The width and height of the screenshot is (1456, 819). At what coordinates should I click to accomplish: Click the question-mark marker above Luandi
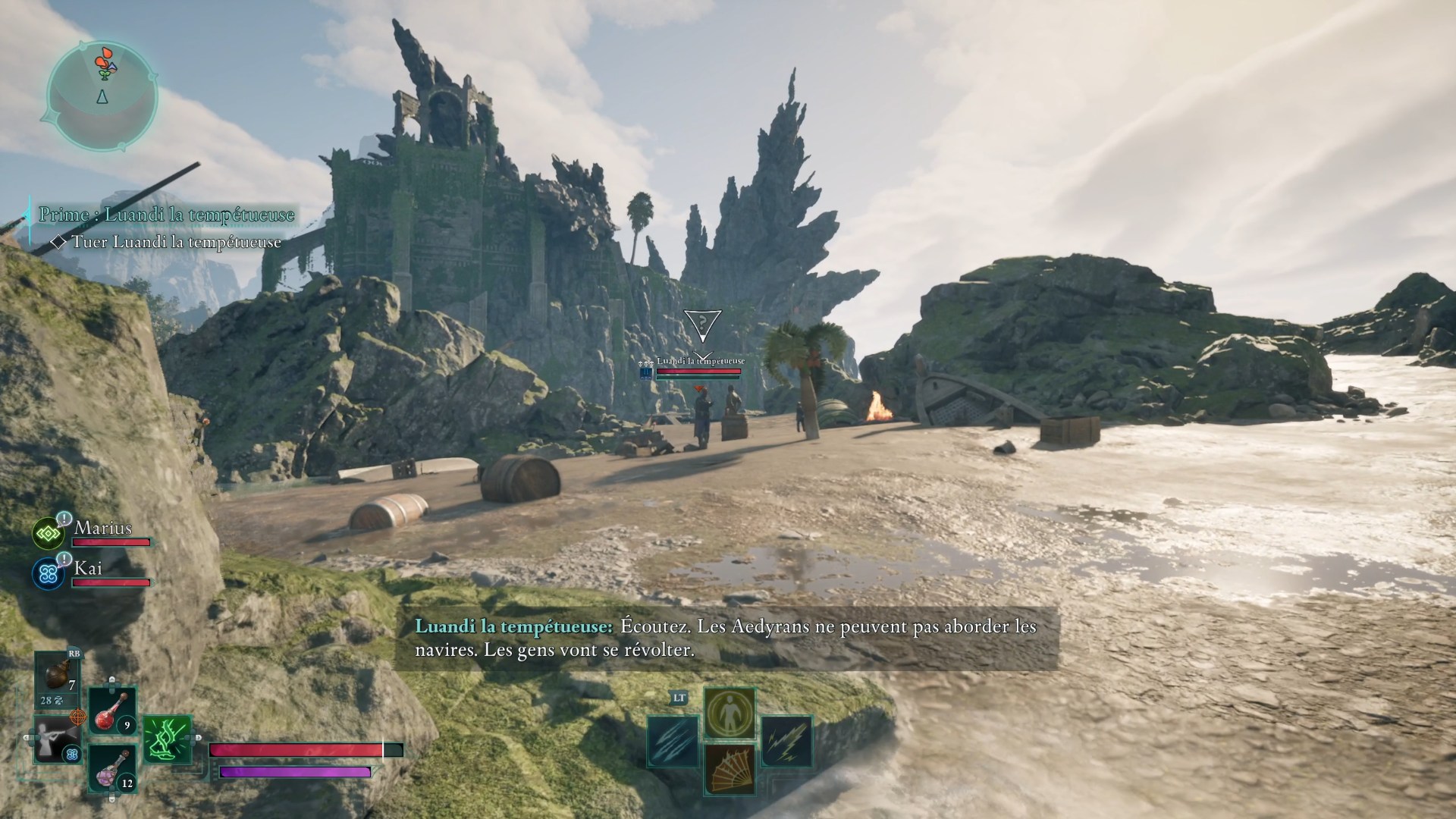703,324
